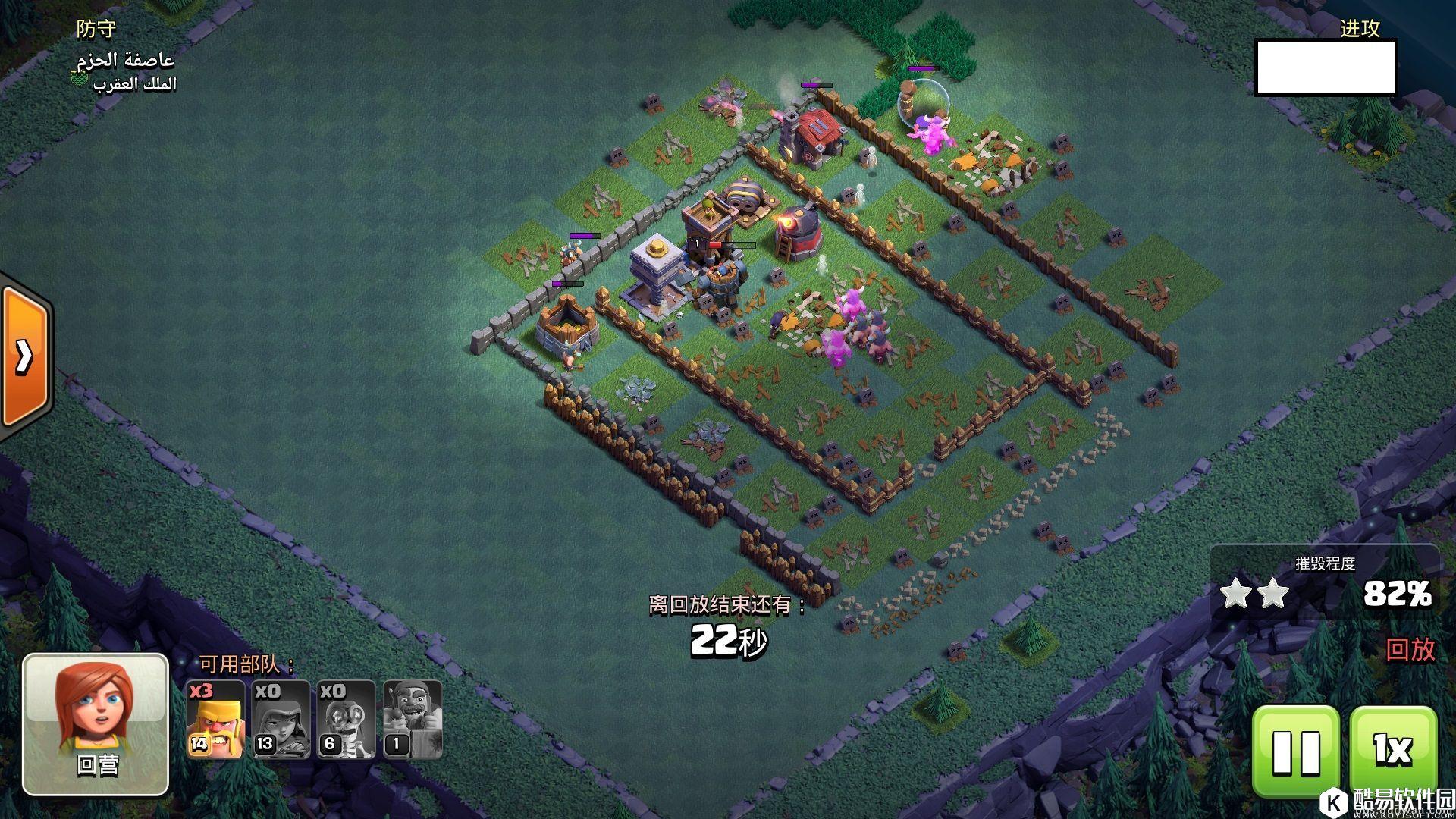Select the Battle Machine hero card
This screenshot has height=819, width=1456.
click(x=412, y=719)
